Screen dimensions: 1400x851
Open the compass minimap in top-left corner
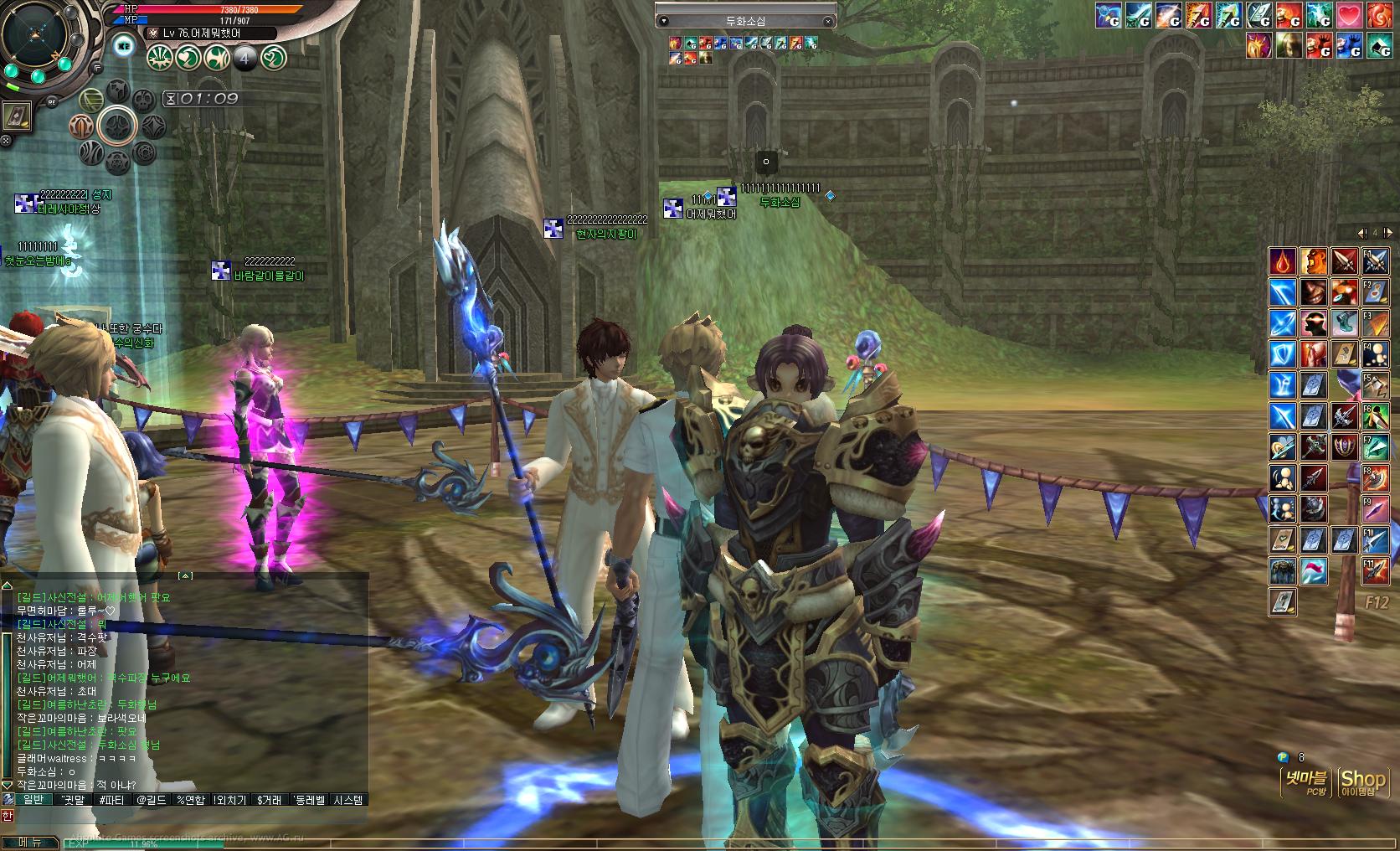click(33, 35)
